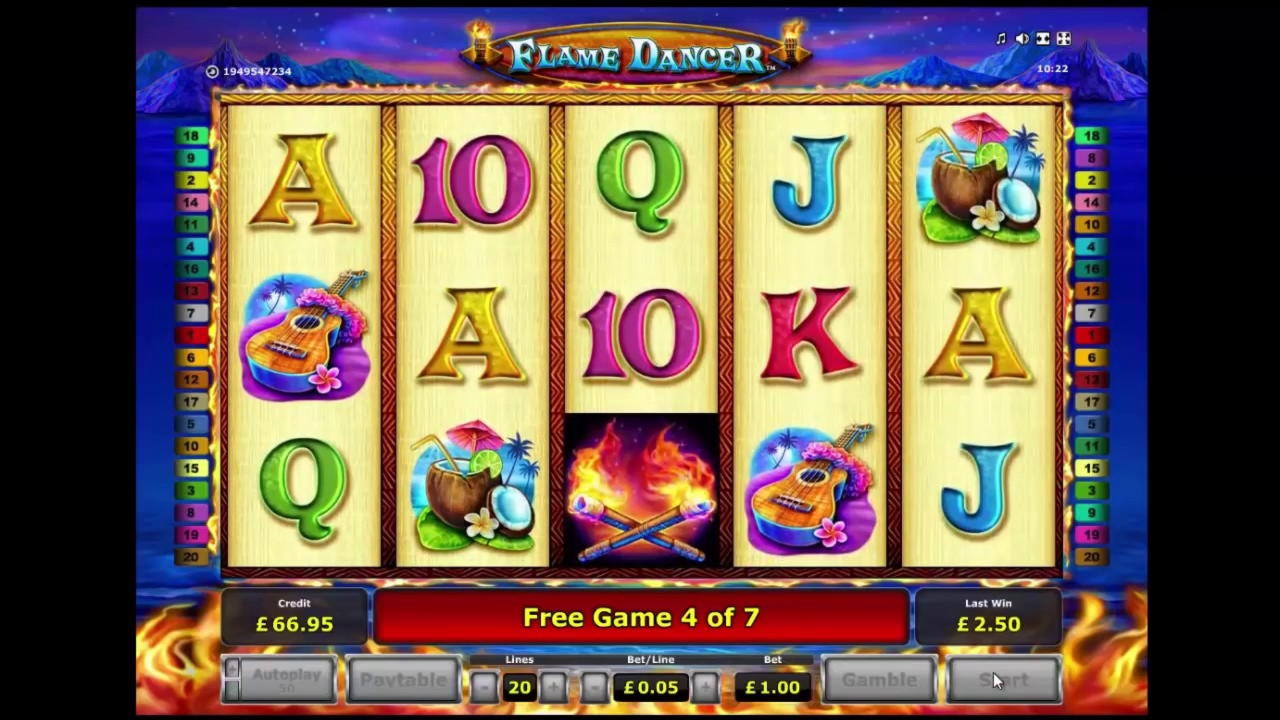Image resolution: width=1280 pixels, height=720 pixels.
Task: Enter fullscreen with the four-arrow icon
Action: [x=1063, y=39]
